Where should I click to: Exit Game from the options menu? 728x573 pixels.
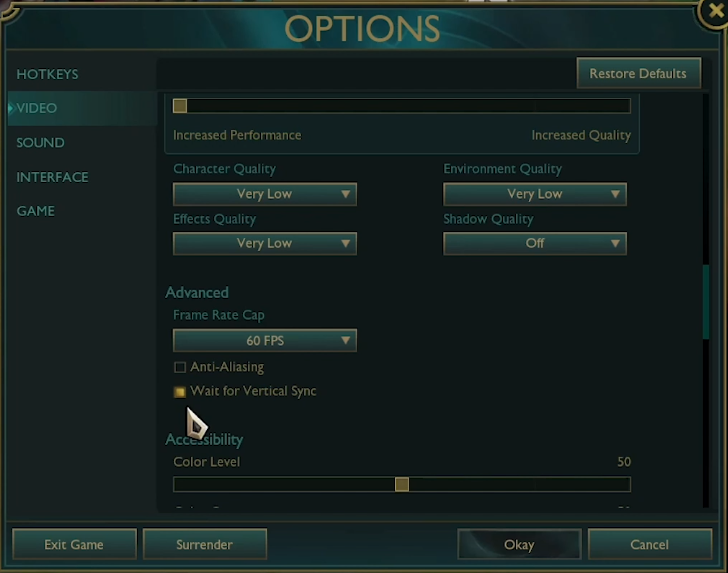(73, 544)
